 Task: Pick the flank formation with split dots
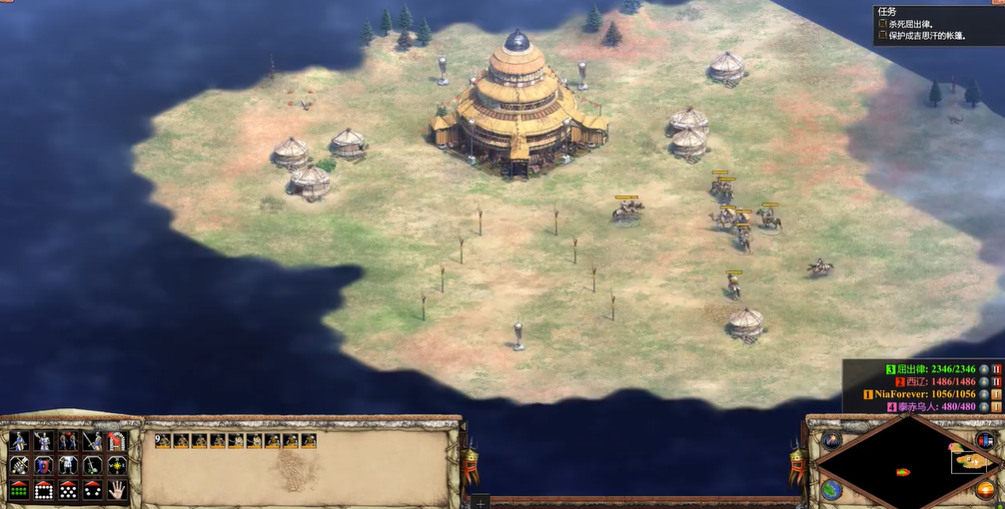click(93, 490)
